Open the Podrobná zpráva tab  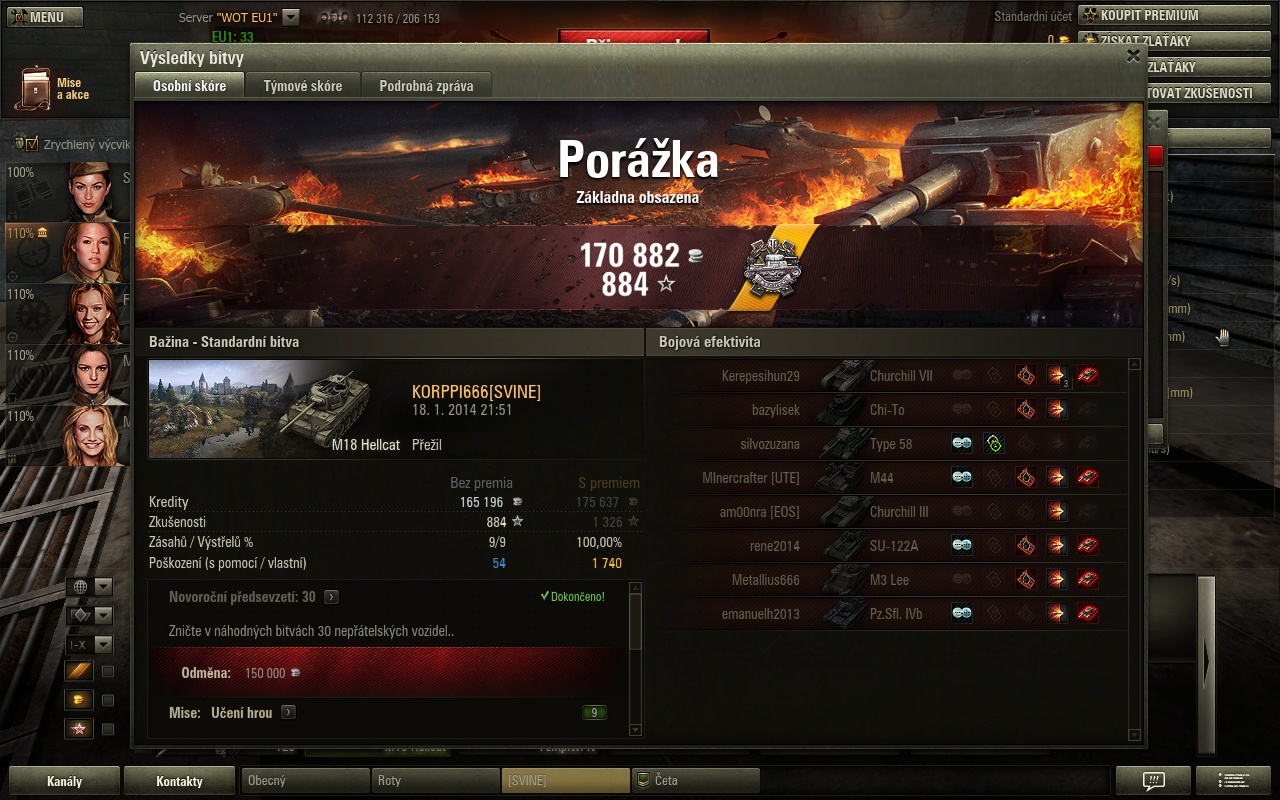tap(426, 86)
